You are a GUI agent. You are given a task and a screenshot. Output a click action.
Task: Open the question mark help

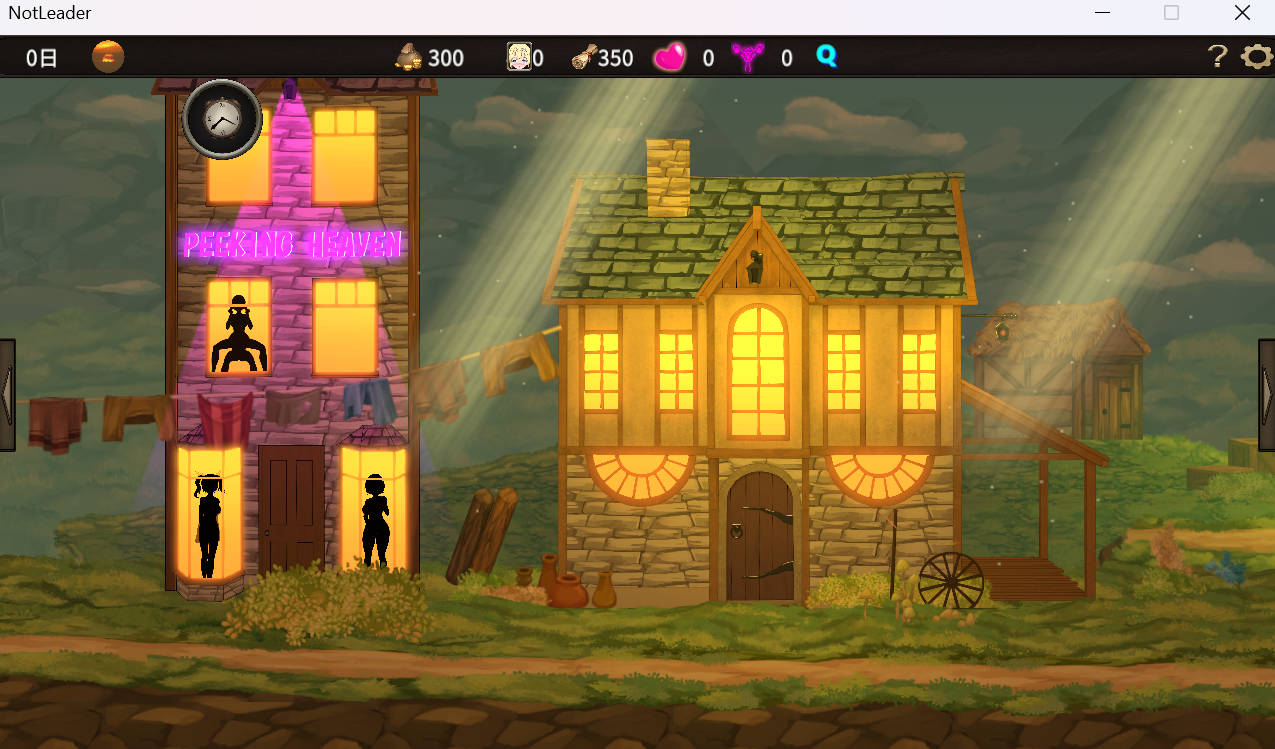[1217, 57]
